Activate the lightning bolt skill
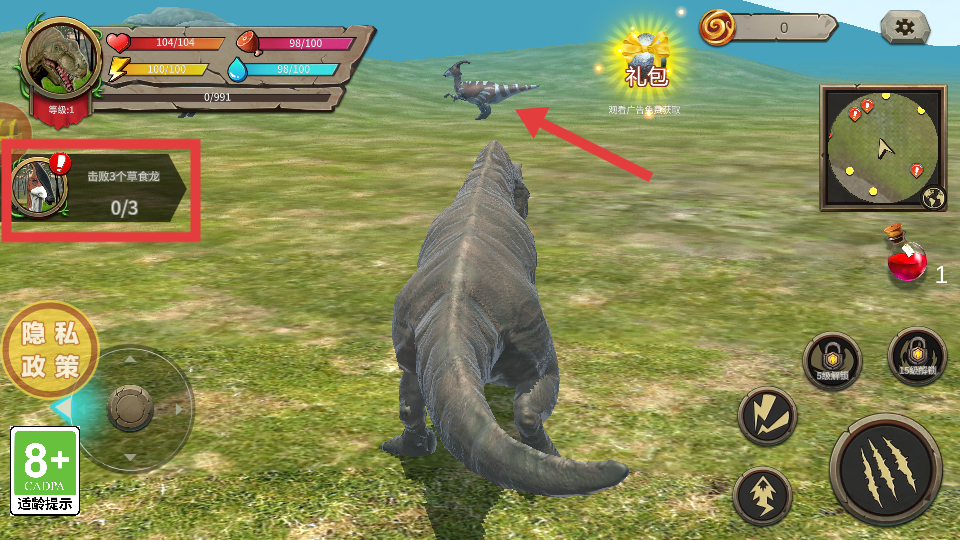The image size is (960, 540). click(x=767, y=416)
